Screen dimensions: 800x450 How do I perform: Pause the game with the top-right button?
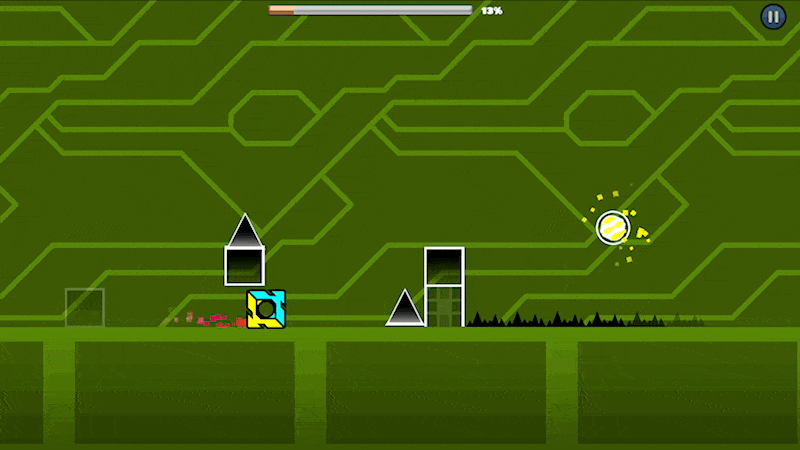(x=773, y=17)
